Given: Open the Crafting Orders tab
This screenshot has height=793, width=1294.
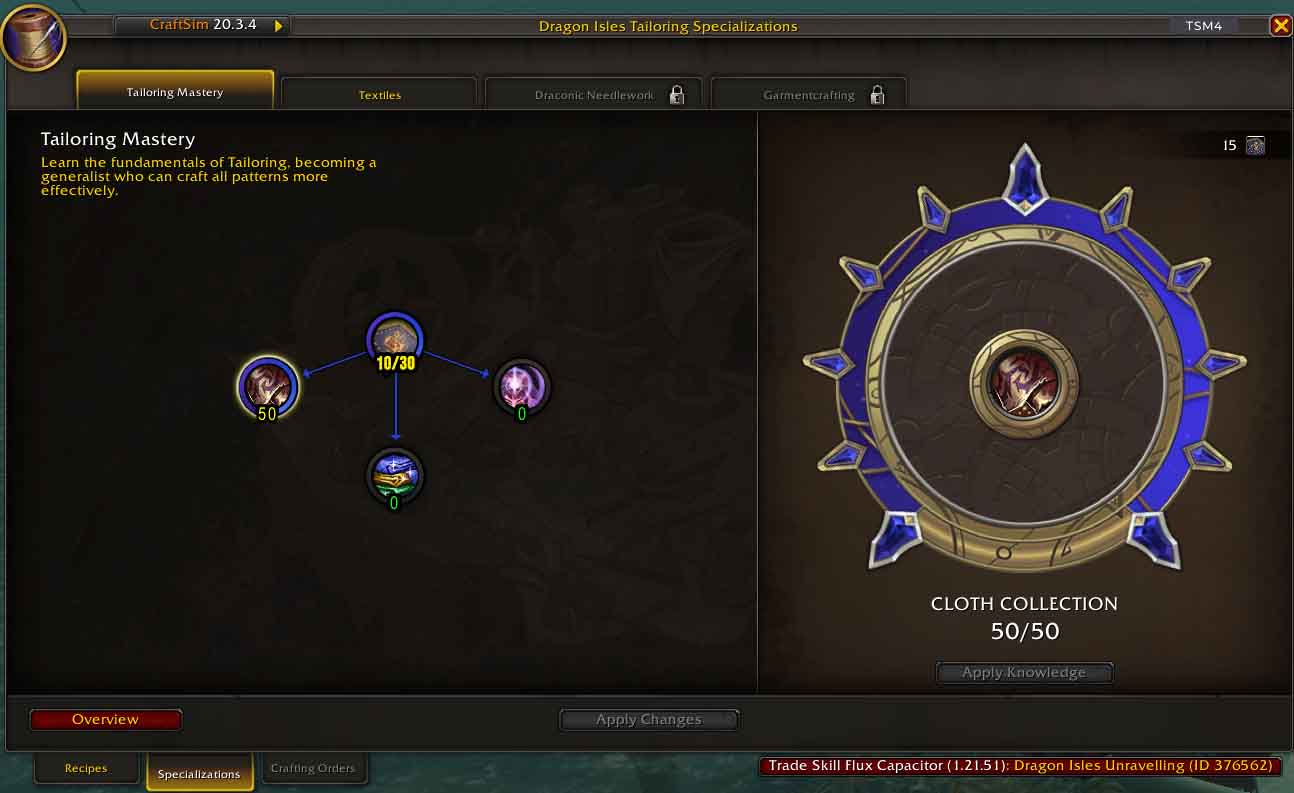Looking at the screenshot, I should pyautogui.click(x=313, y=769).
